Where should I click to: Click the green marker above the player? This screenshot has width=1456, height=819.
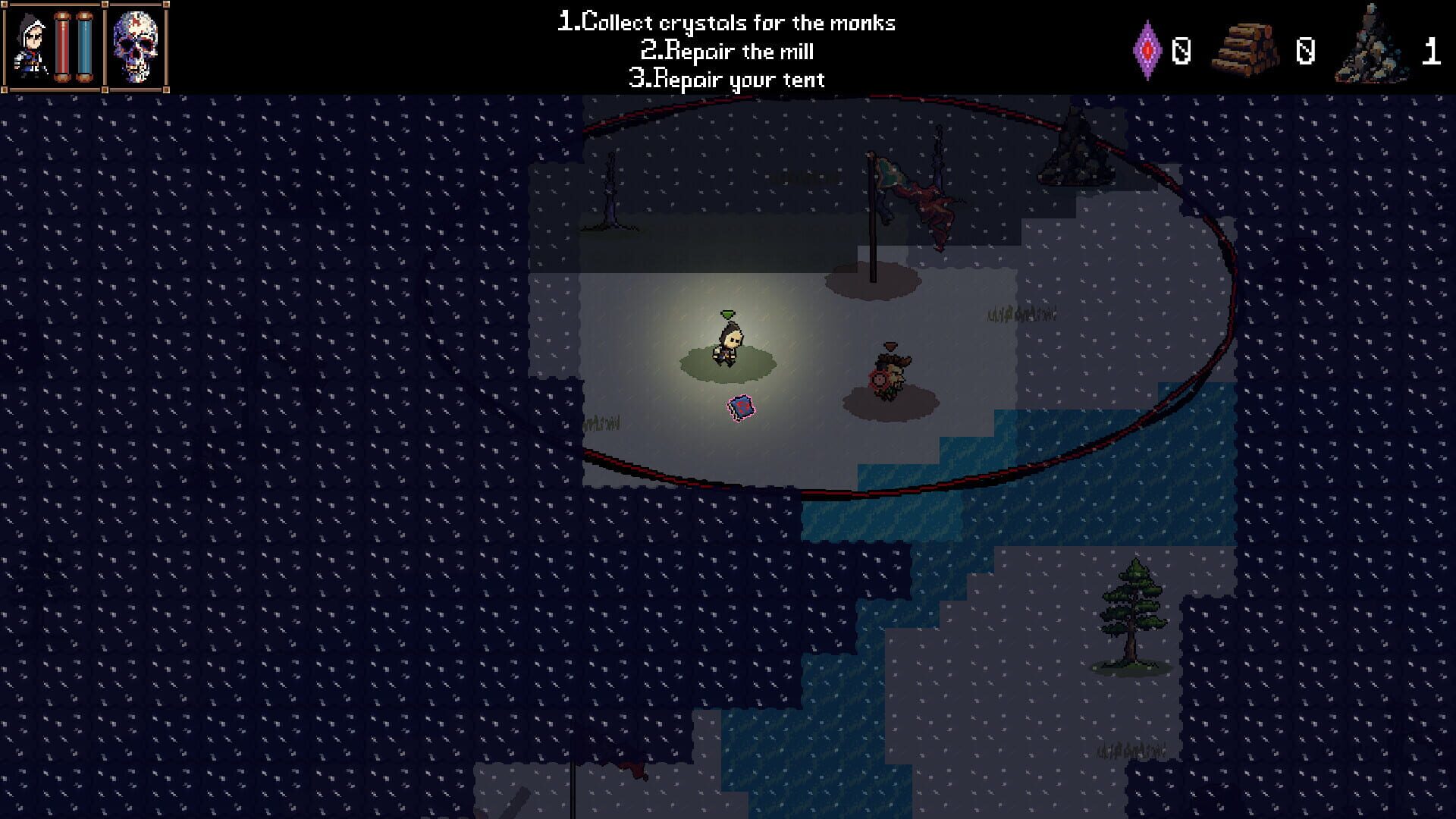[727, 312]
